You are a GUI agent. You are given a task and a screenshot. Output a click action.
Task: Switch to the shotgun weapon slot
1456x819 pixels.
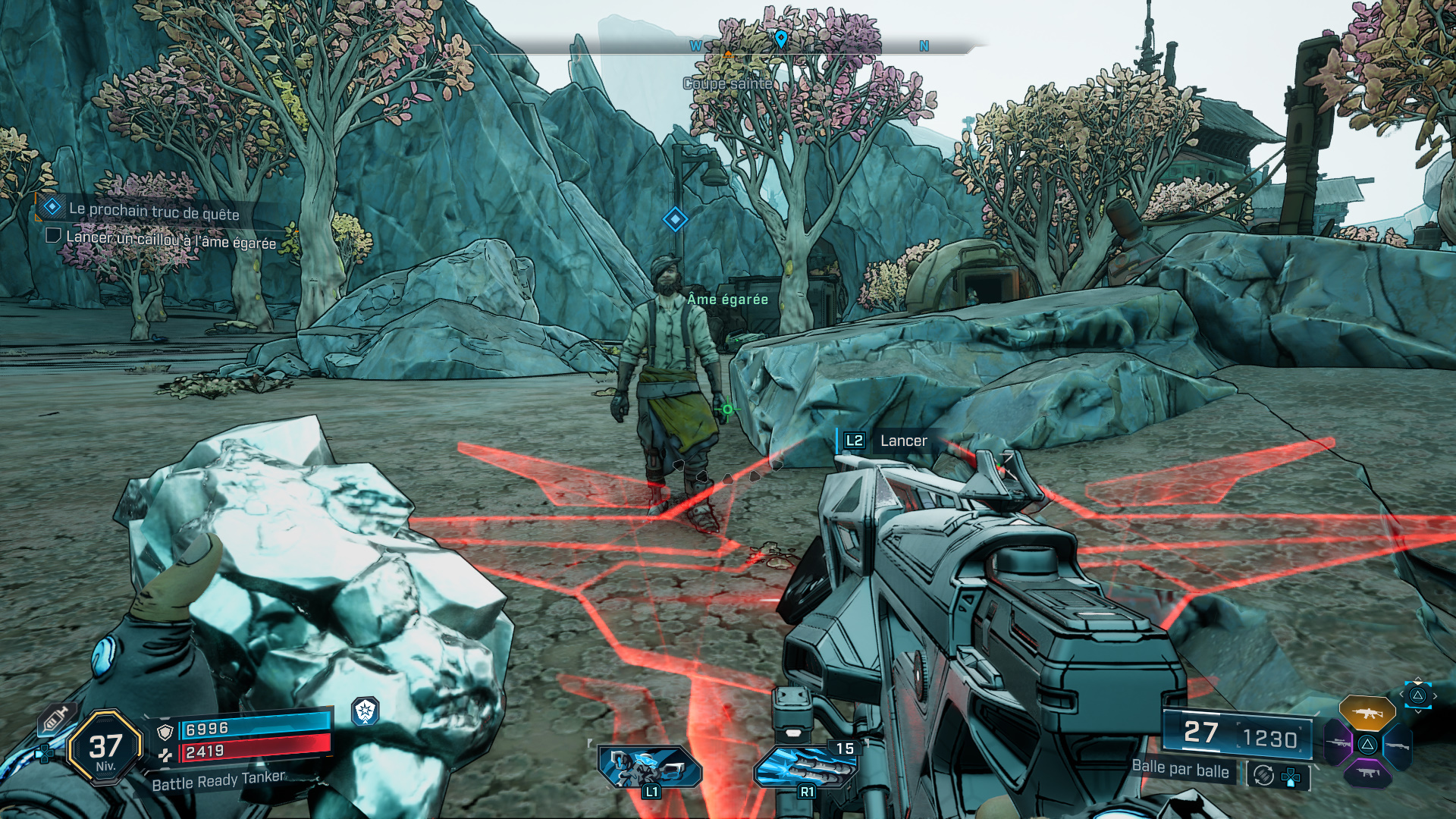(1397, 745)
